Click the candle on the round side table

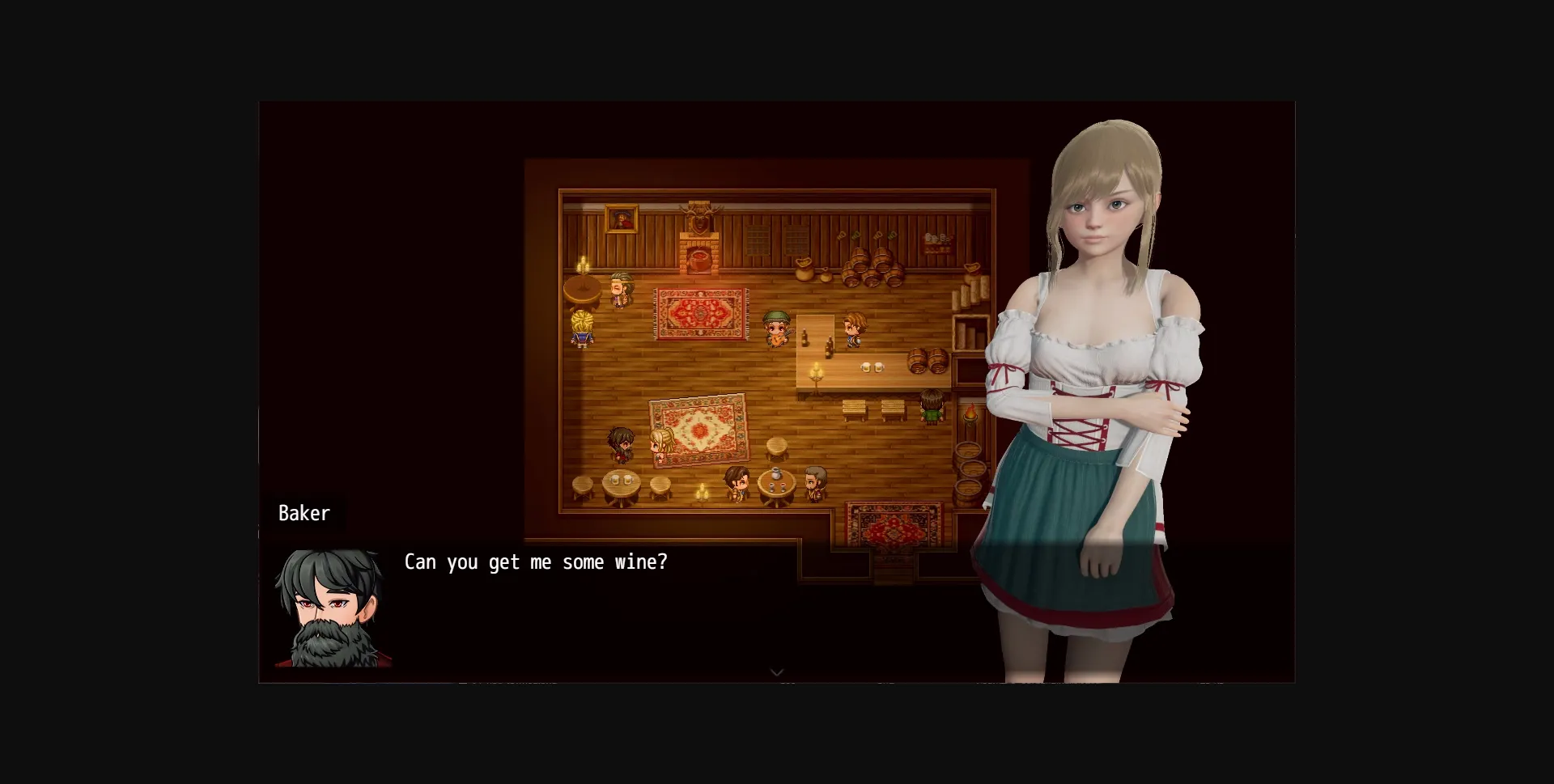click(581, 265)
